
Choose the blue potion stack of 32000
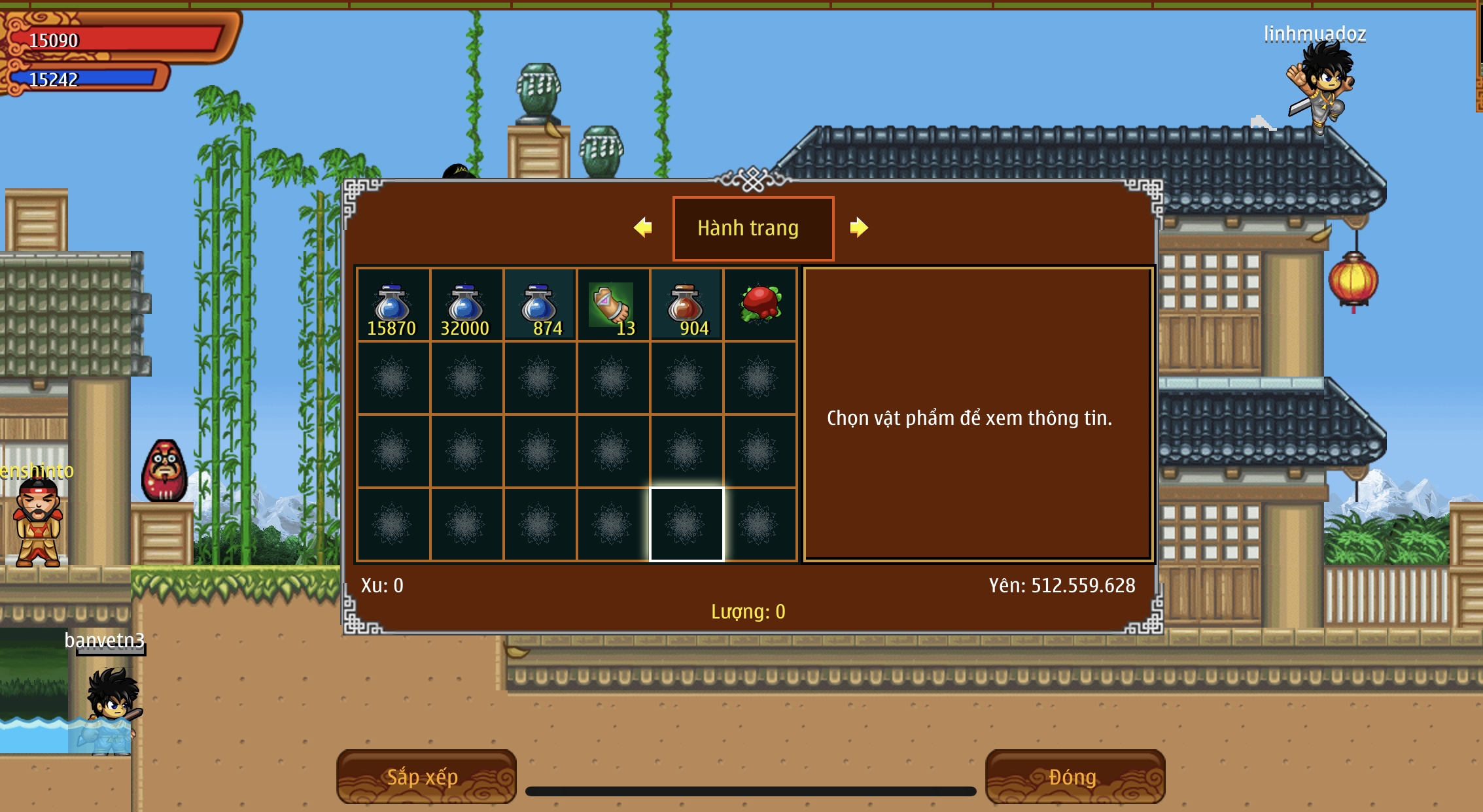point(466,305)
